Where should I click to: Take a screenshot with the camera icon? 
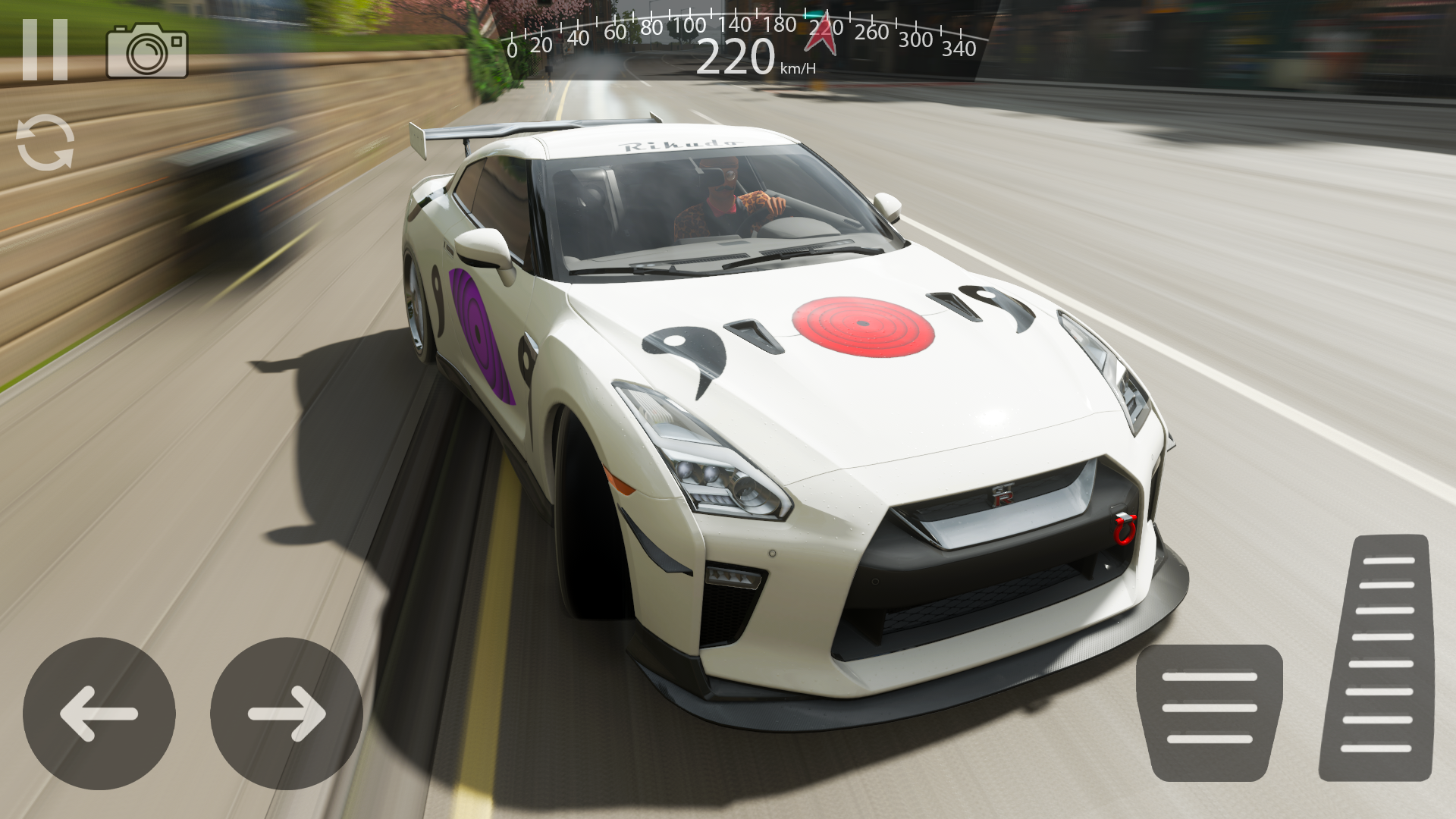pyautogui.click(x=147, y=51)
